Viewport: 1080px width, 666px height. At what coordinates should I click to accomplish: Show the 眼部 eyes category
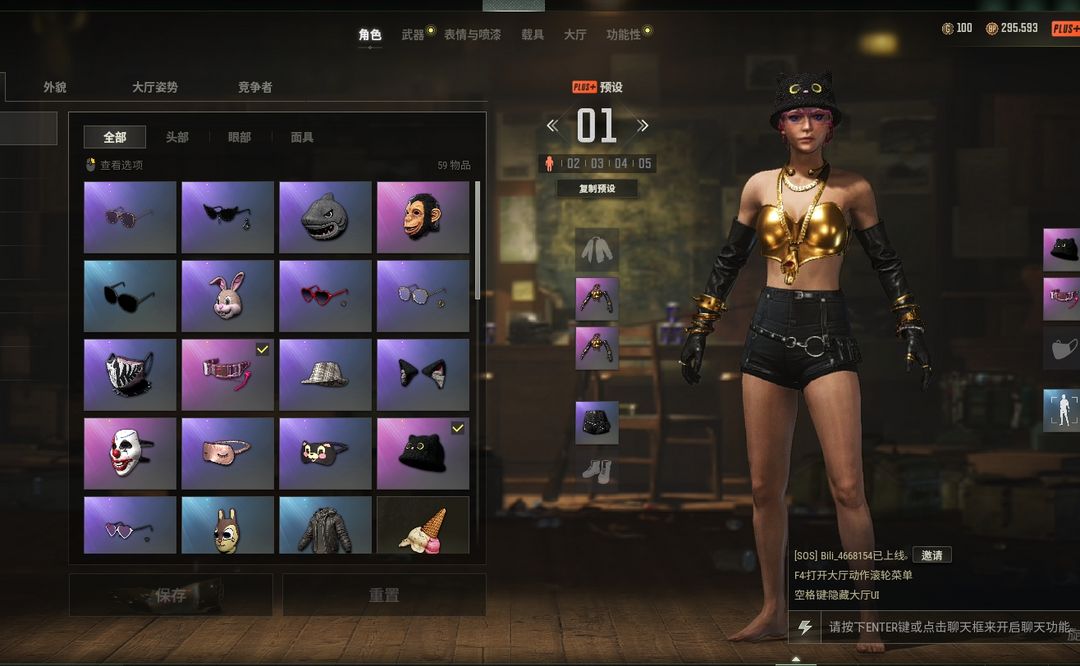tap(239, 137)
